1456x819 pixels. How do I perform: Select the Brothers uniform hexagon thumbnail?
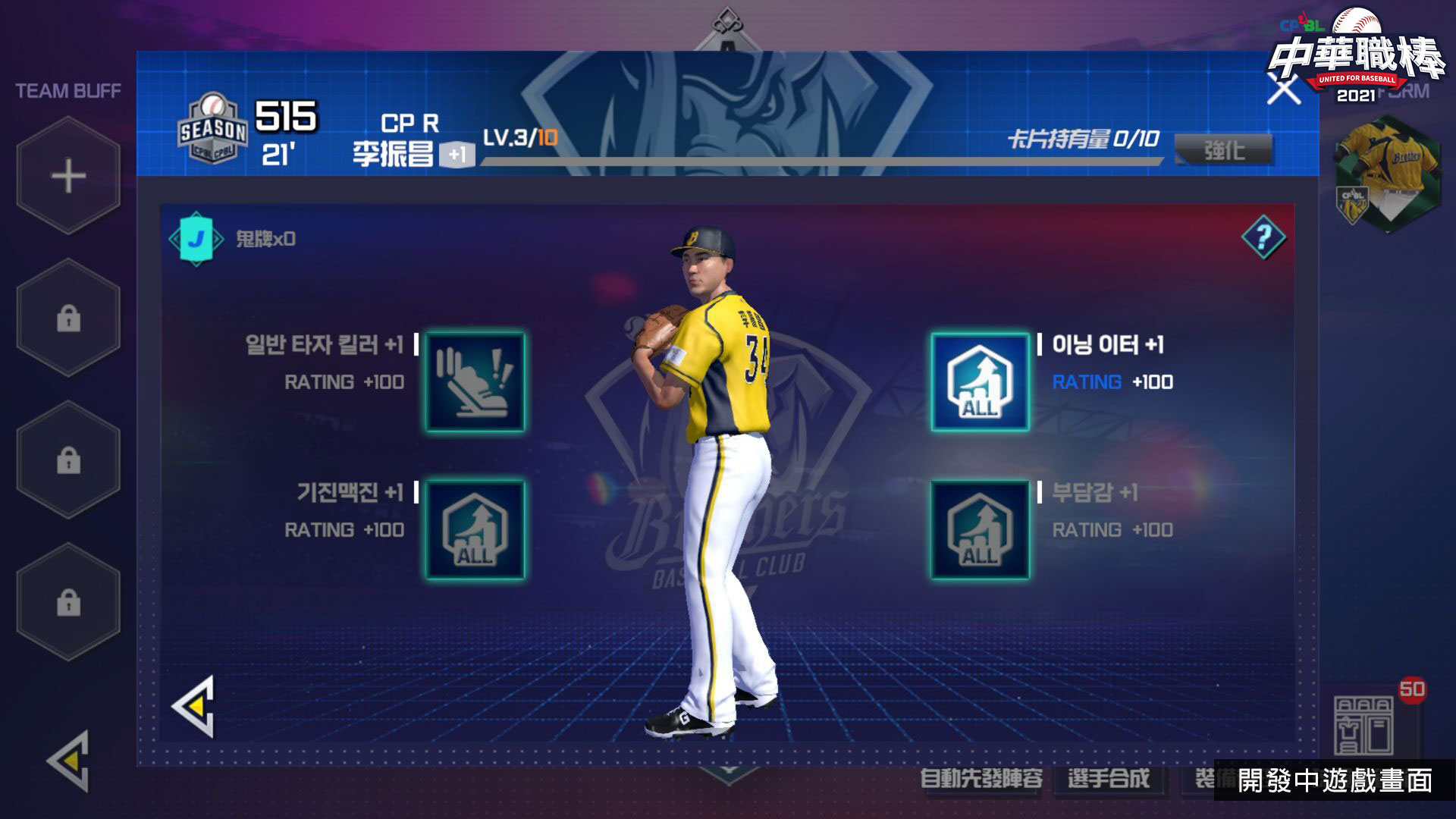pyautogui.click(x=1387, y=174)
